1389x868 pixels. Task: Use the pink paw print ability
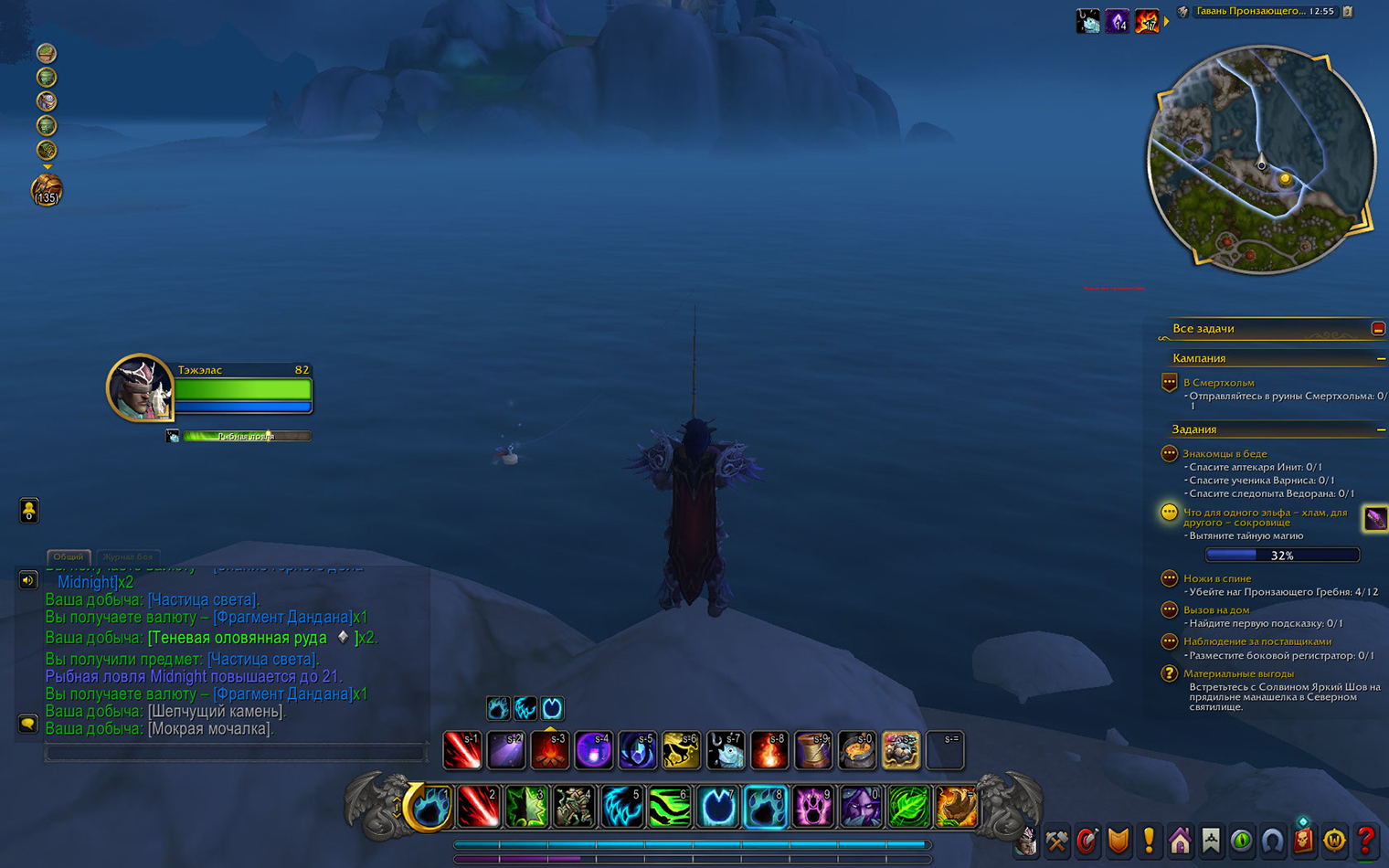[812, 808]
